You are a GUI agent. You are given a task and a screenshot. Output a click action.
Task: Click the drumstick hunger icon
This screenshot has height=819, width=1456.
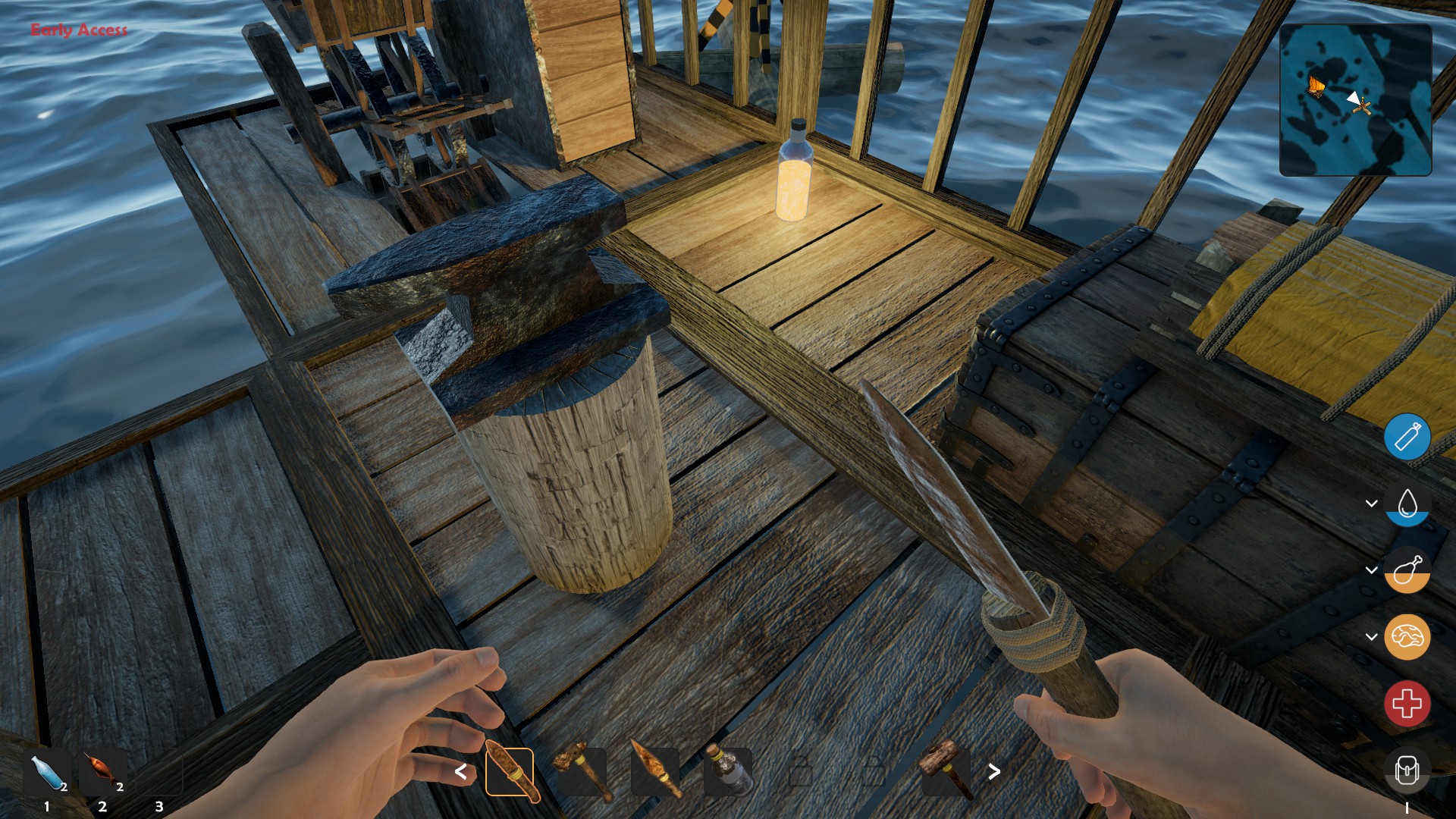(1407, 570)
